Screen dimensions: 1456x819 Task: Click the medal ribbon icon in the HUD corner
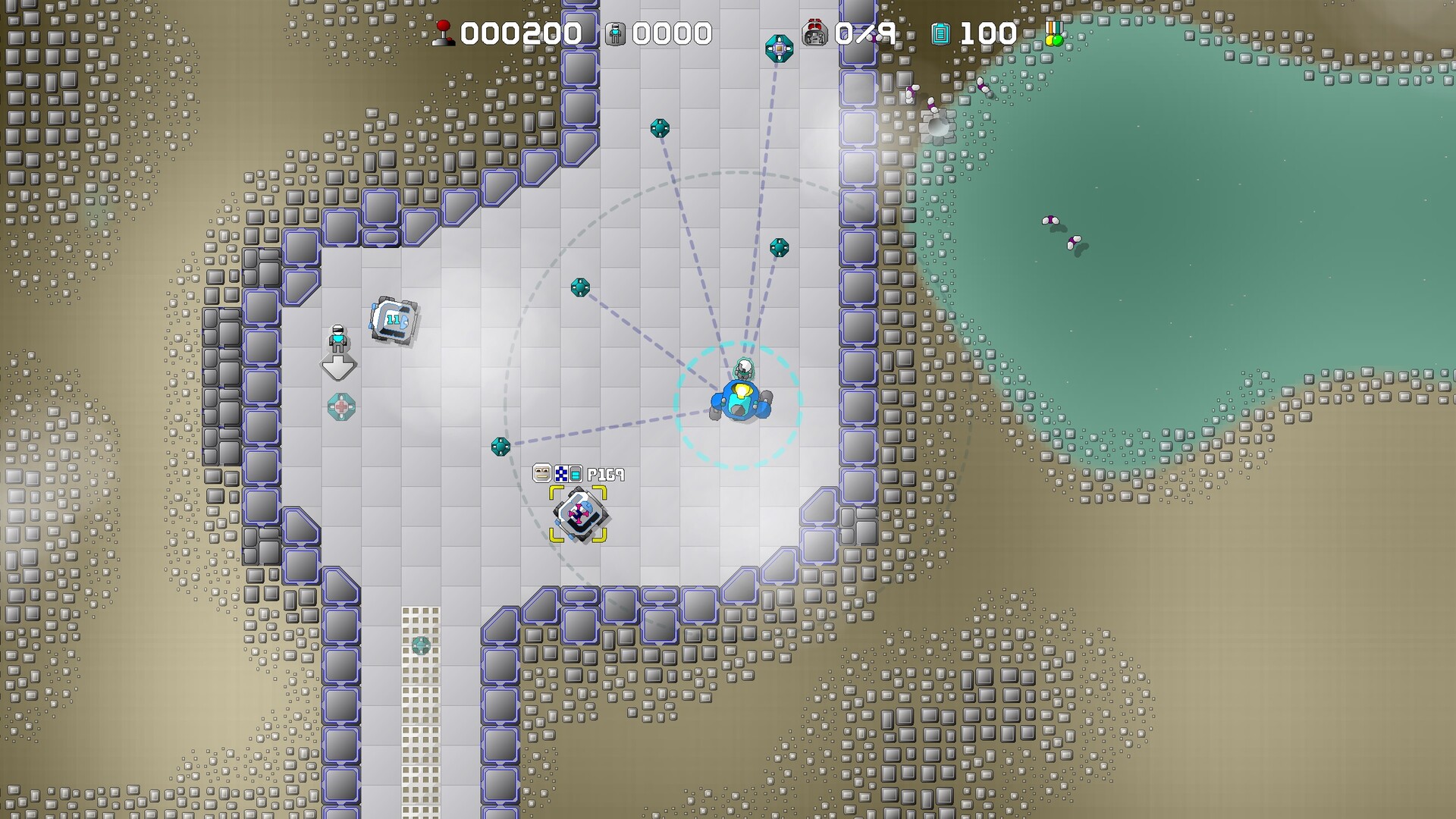pos(1053,32)
